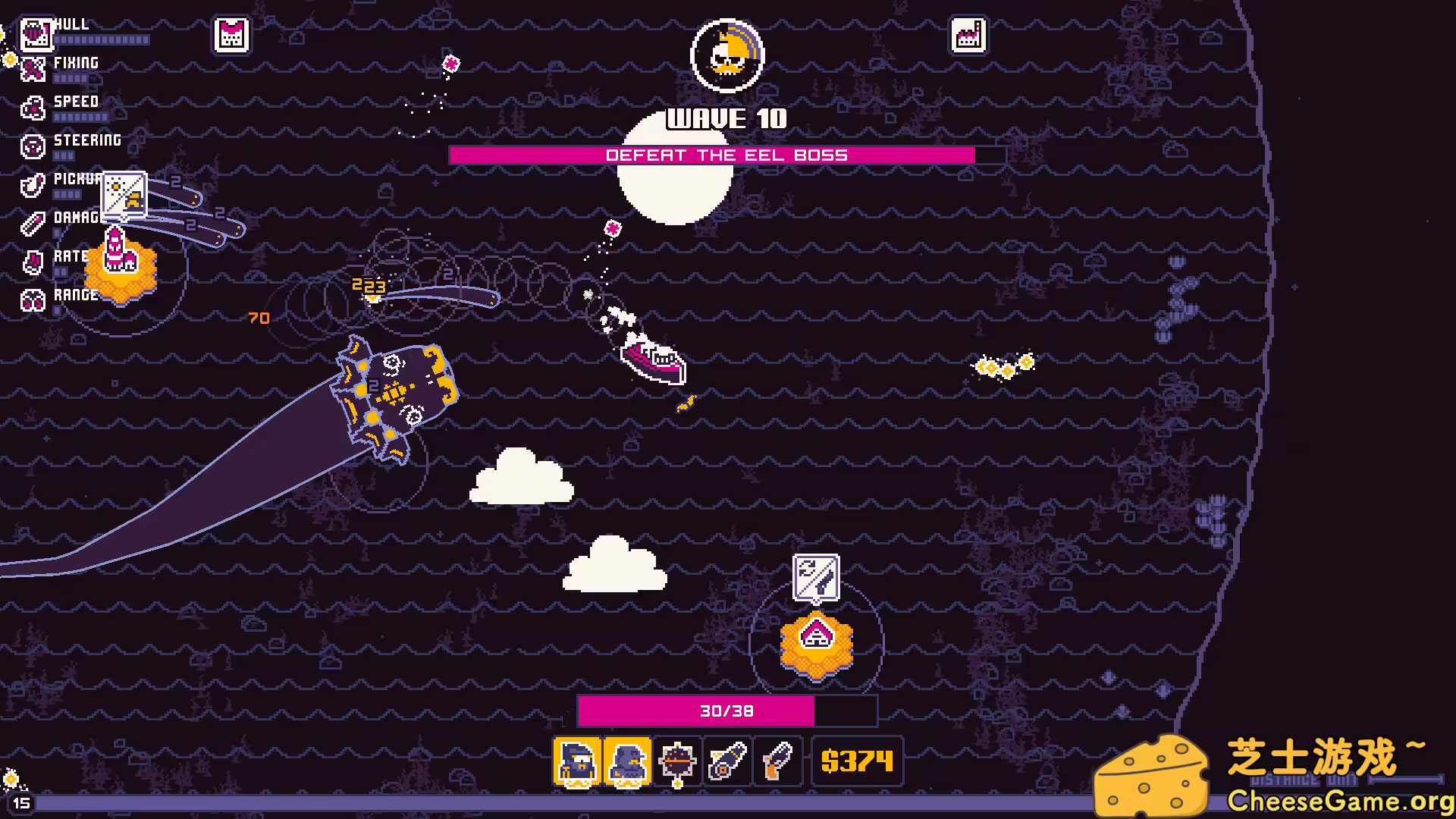Deselect the second highlighted crew member
Screen dimensions: 1456x819
pos(629,761)
